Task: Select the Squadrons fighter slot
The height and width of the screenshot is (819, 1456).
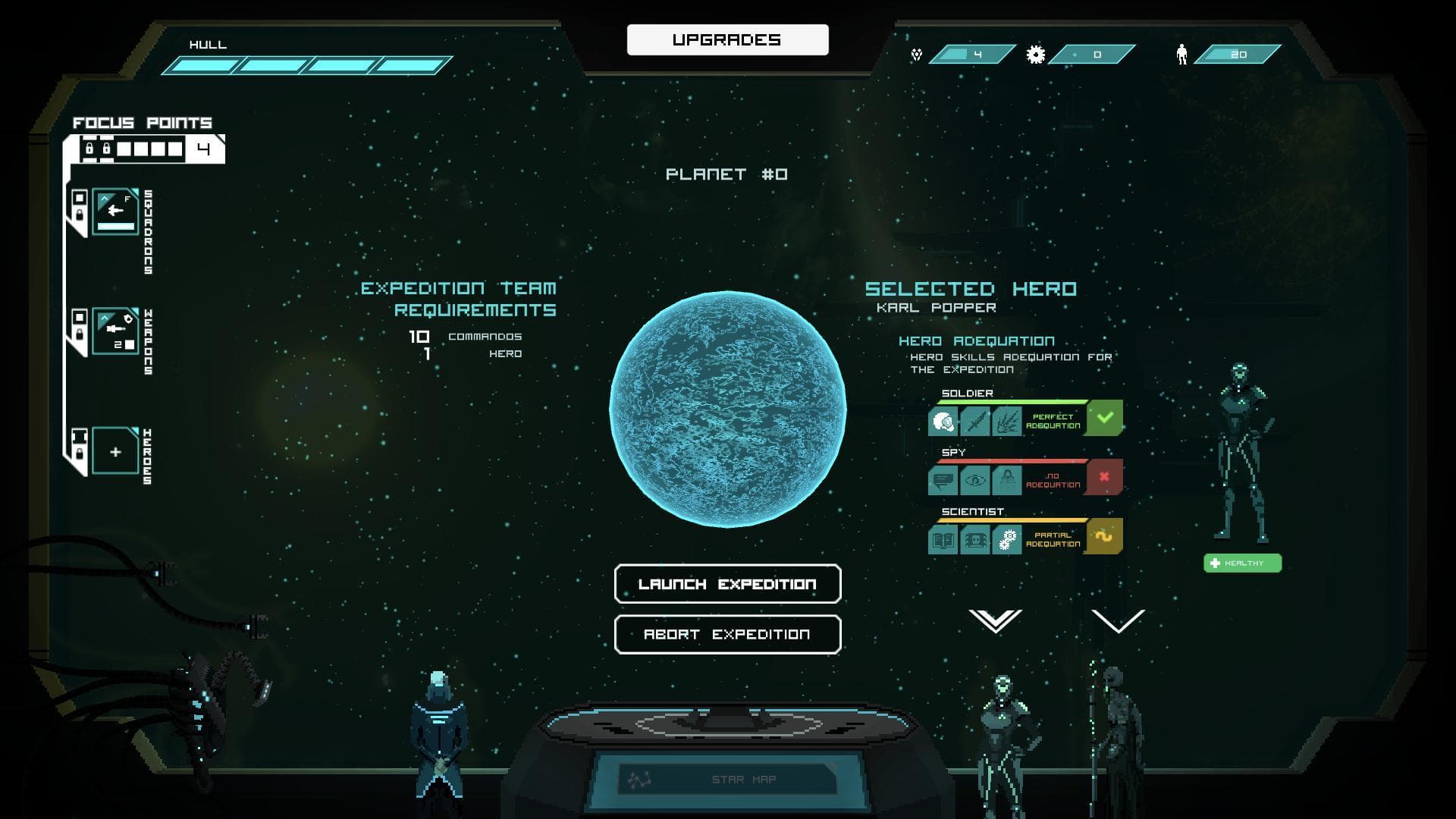Action: (115, 212)
